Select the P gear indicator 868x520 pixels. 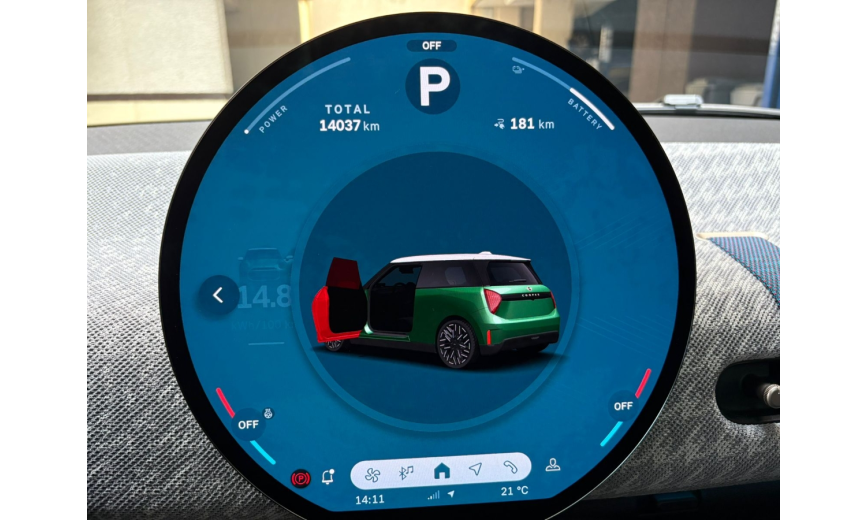coord(433,87)
